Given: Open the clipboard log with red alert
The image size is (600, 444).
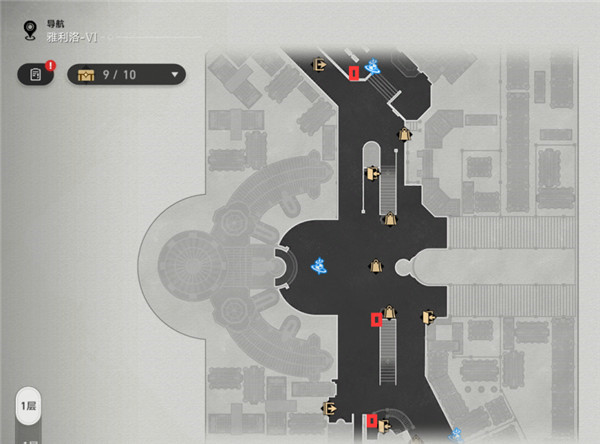Looking at the screenshot, I should click(x=35, y=74).
